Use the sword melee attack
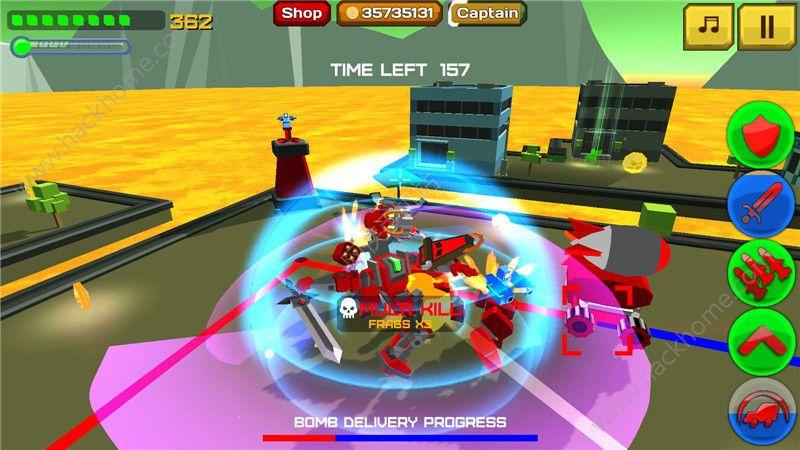800x450 pixels. (x=762, y=205)
